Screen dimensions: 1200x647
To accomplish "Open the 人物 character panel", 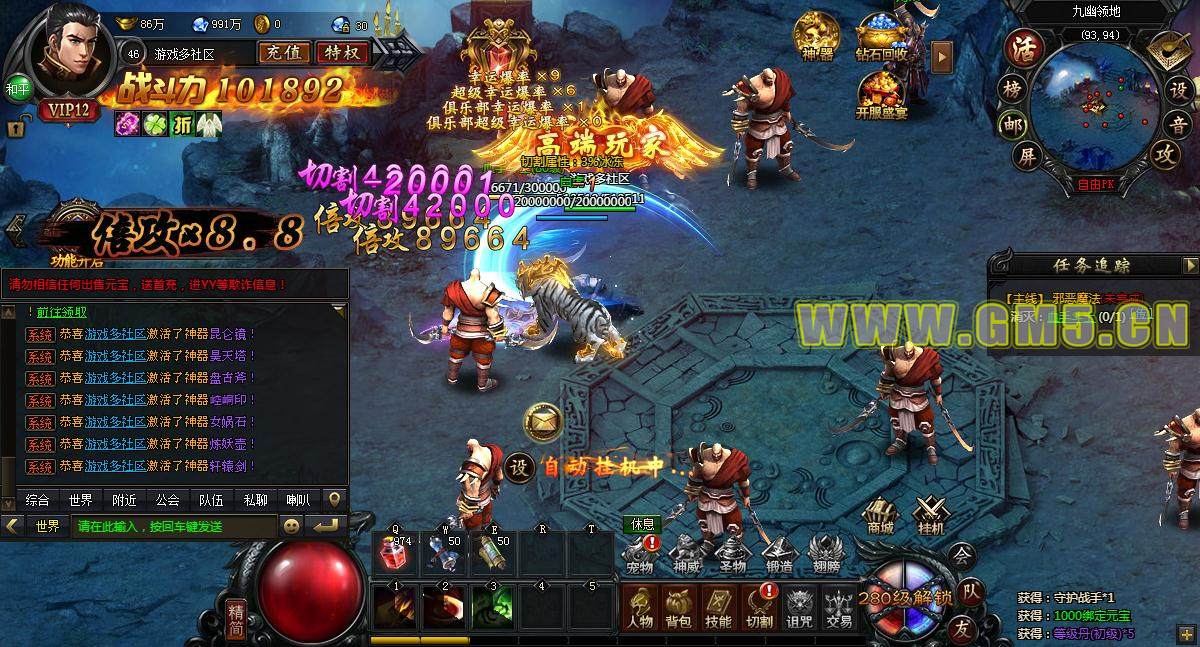I will coord(640,608).
